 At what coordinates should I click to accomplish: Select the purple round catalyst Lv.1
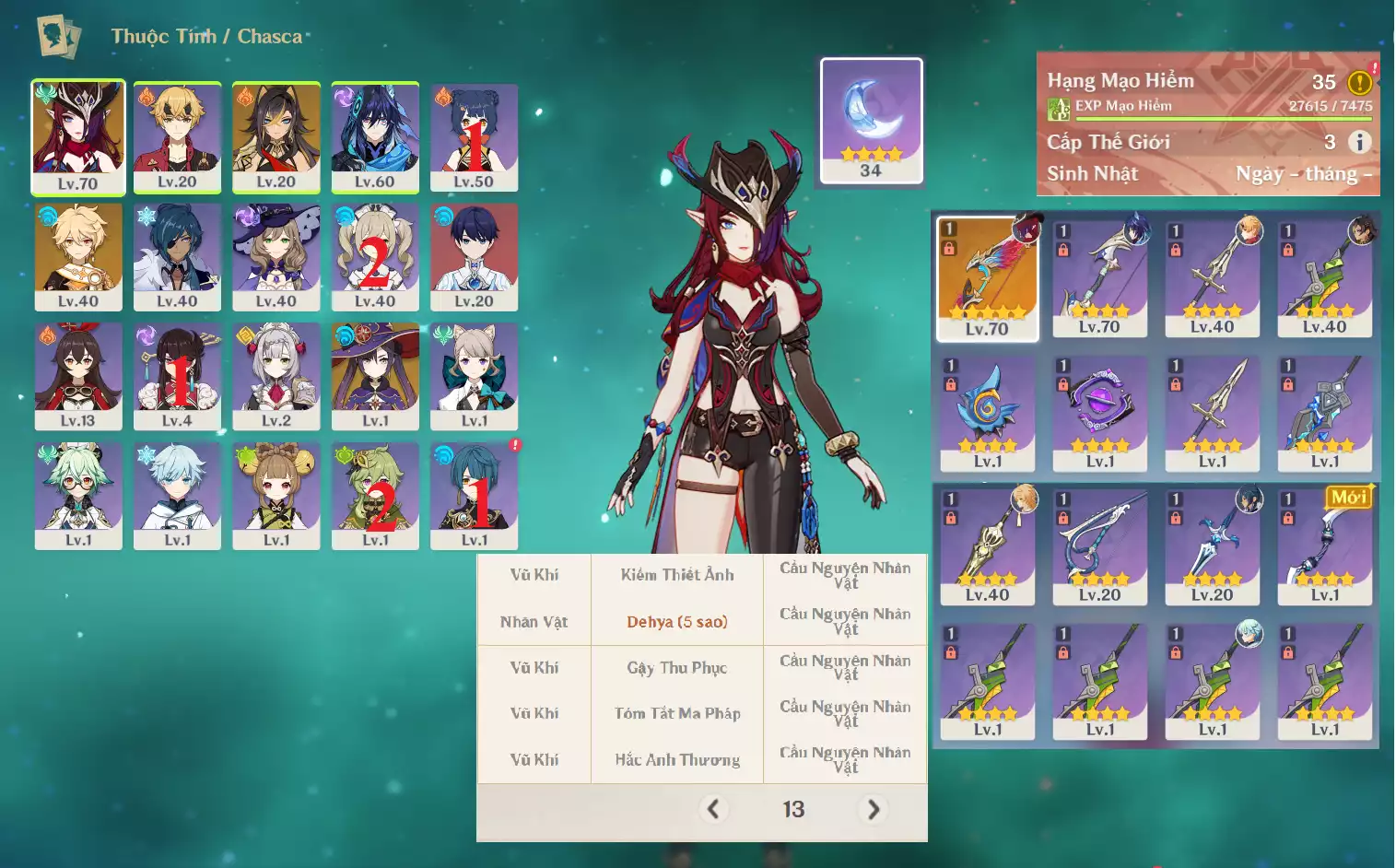[x=1100, y=412]
